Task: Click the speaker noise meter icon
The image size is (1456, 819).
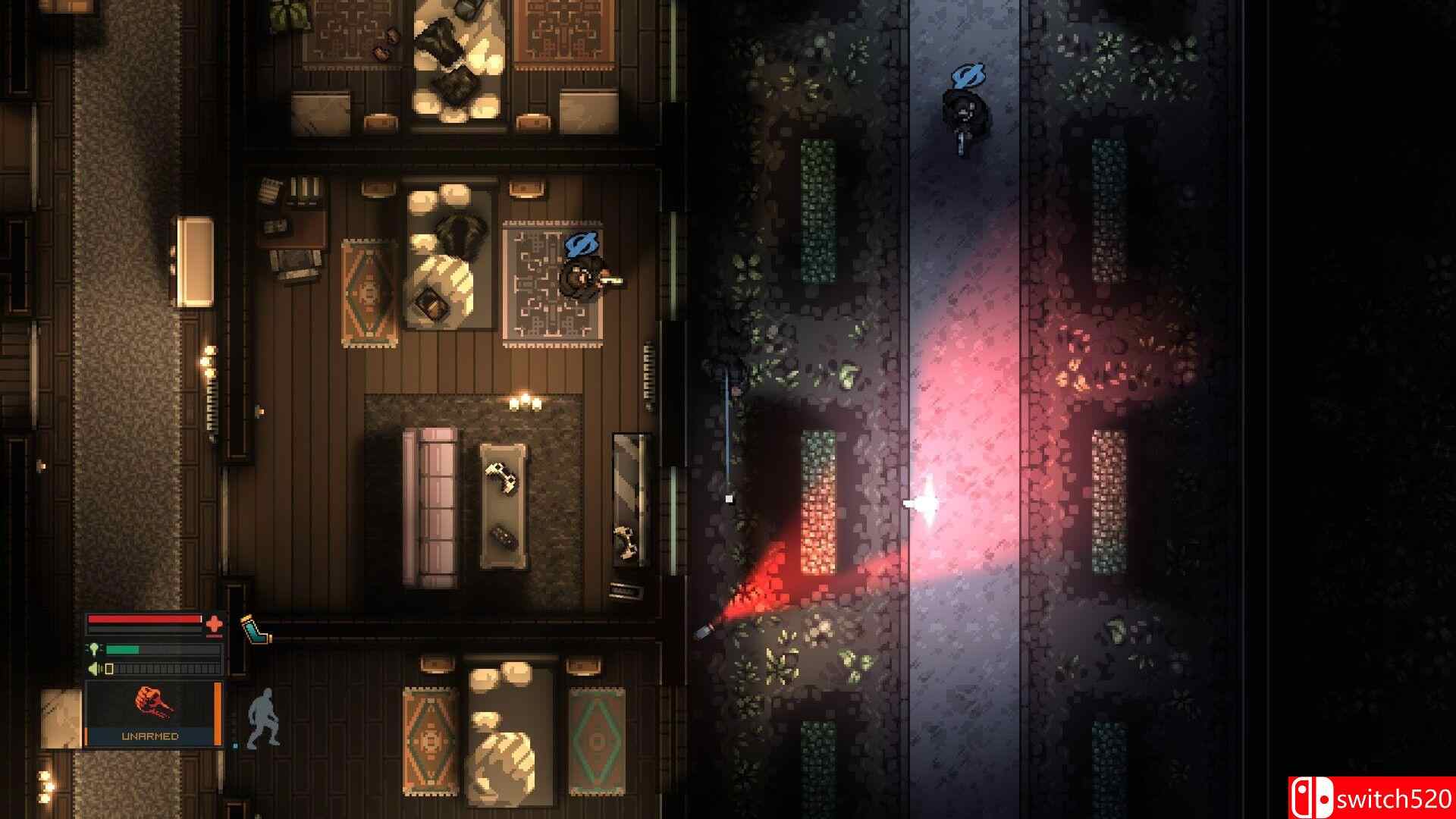Action: (93, 669)
